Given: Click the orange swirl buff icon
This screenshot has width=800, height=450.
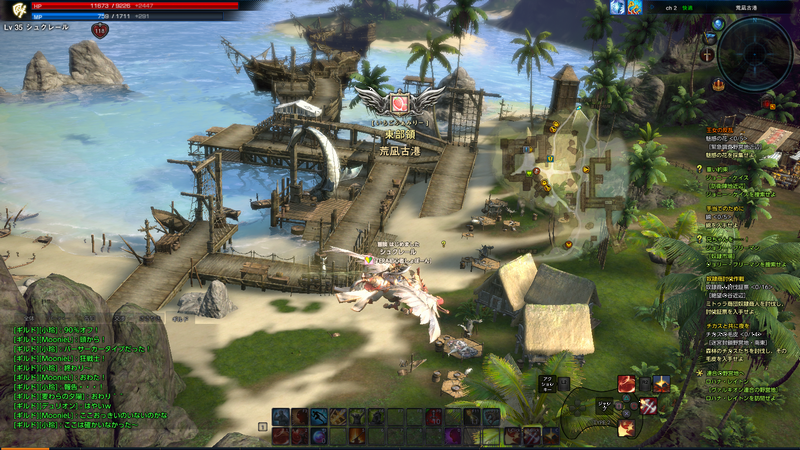Looking at the screenshot, I should coord(636,8).
